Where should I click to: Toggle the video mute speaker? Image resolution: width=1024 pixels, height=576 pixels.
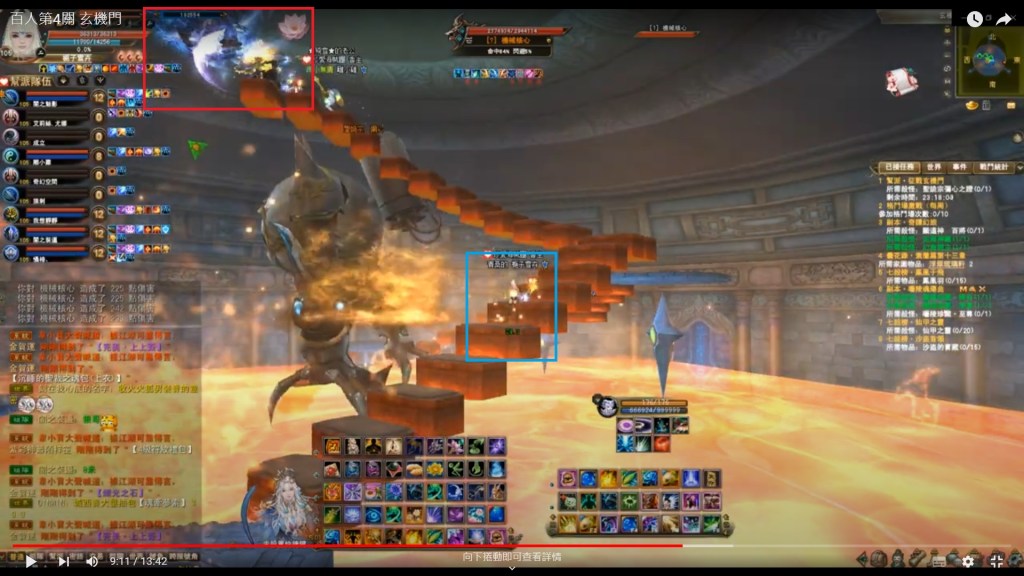92,562
